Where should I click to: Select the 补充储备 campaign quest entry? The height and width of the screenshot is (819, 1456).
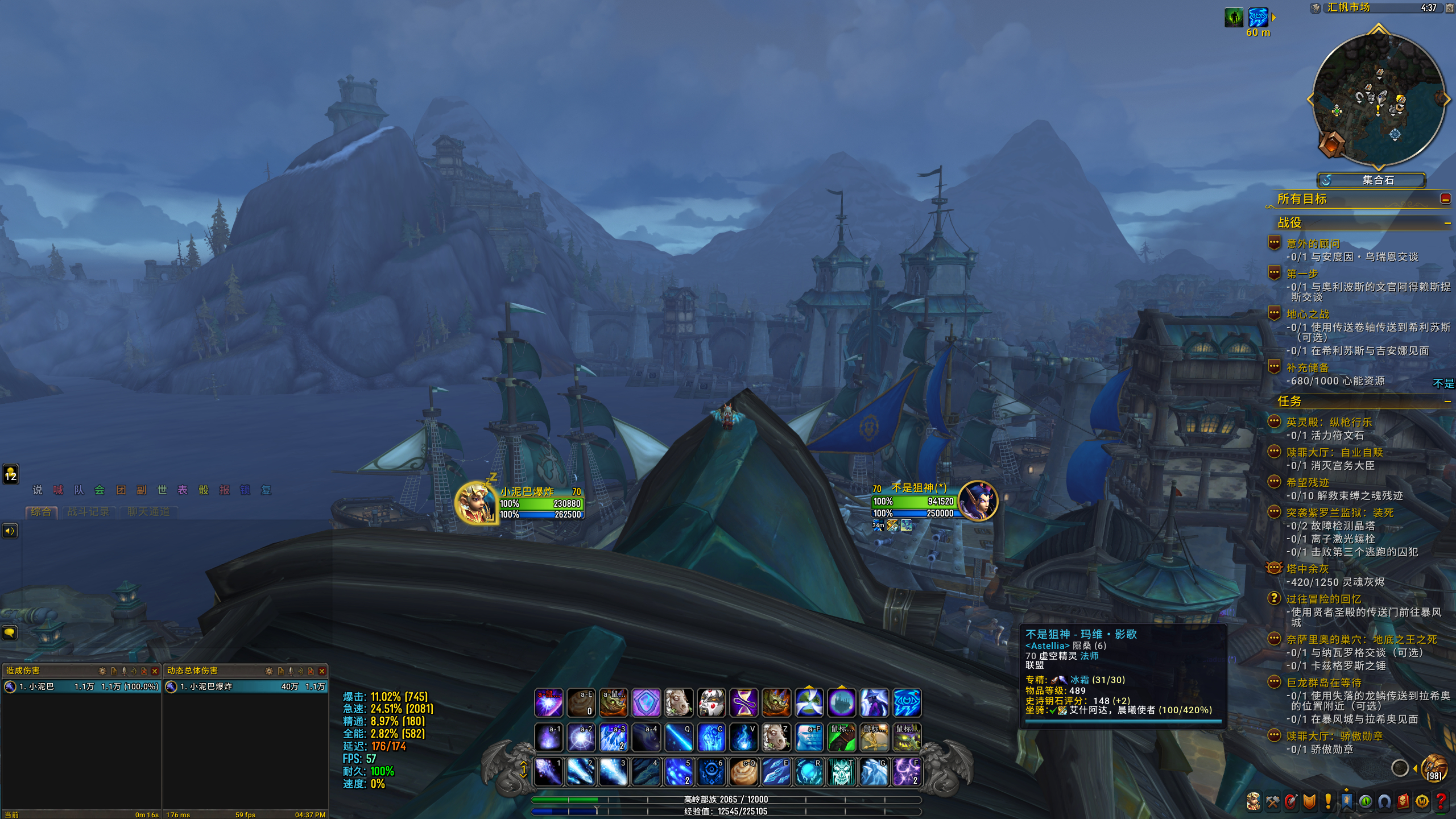pyautogui.click(x=1308, y=367)
